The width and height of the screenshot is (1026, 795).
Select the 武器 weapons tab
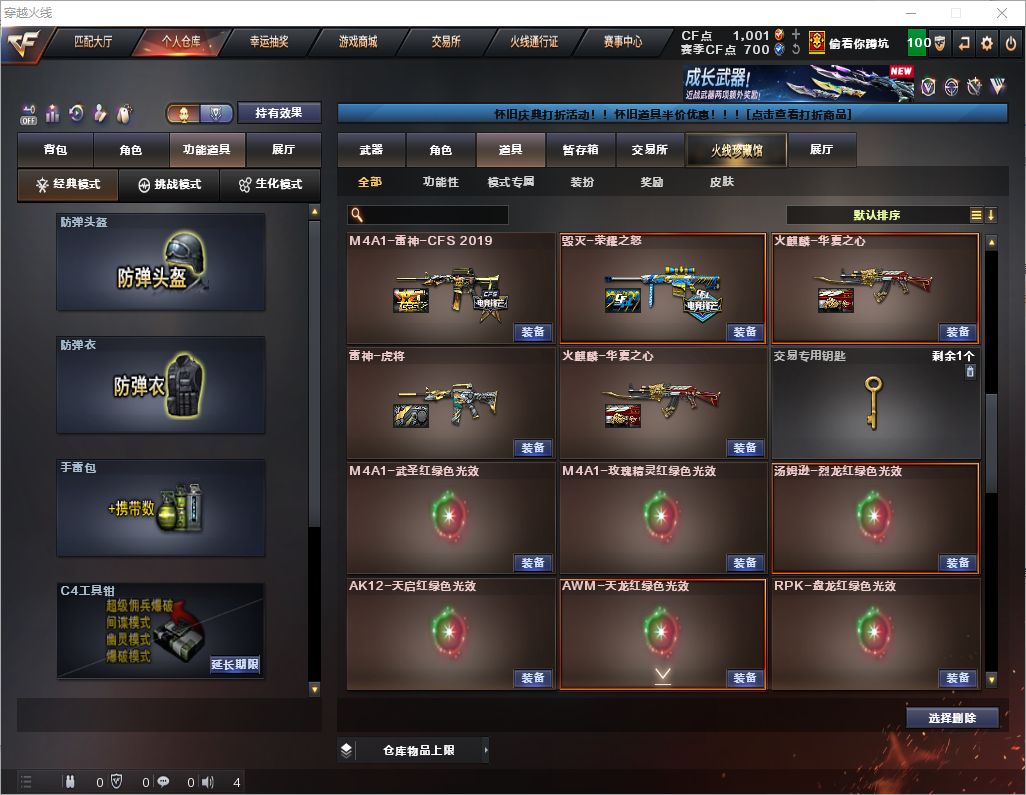(371, 150)
